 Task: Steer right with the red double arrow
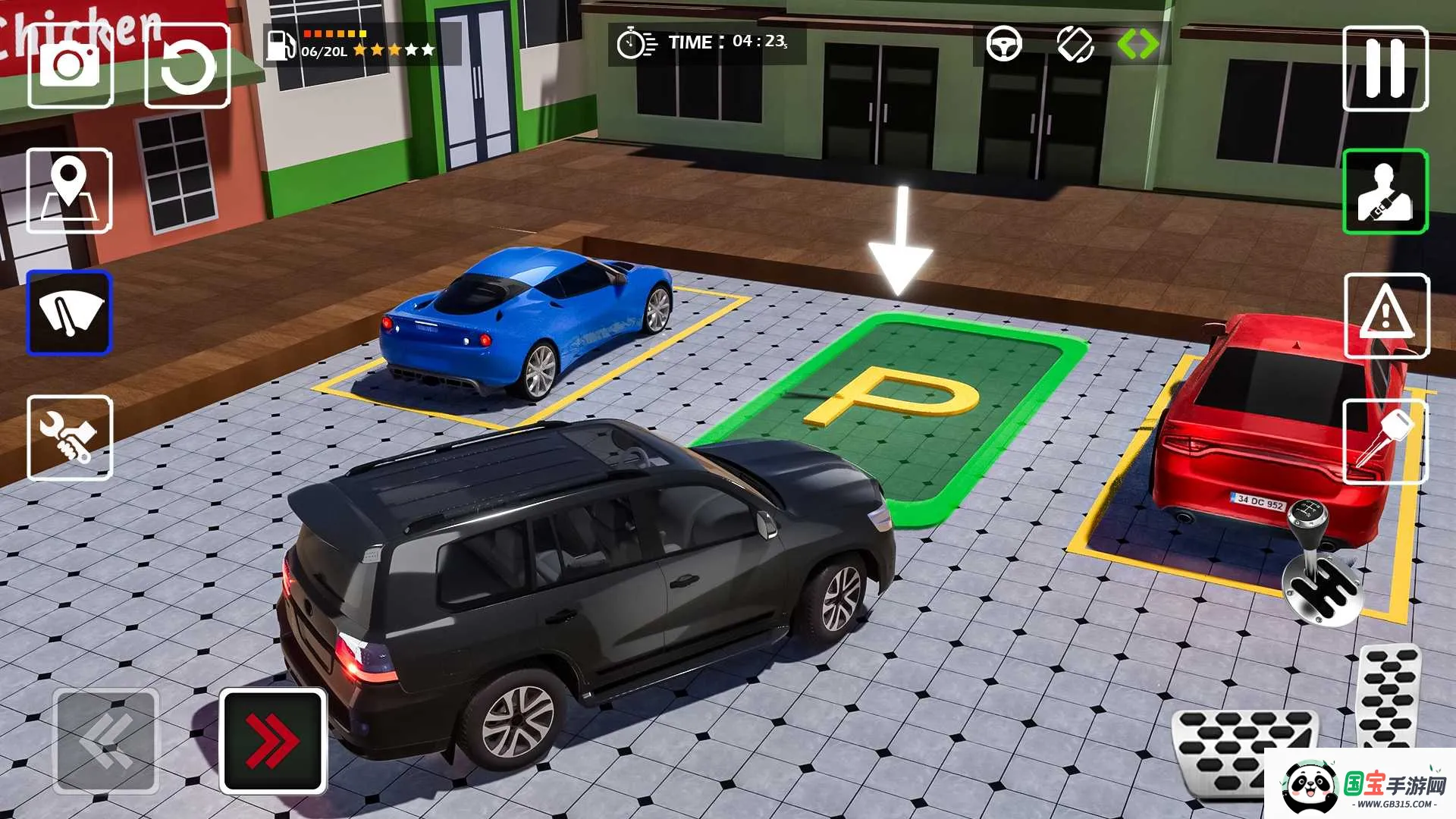(273, 741)
